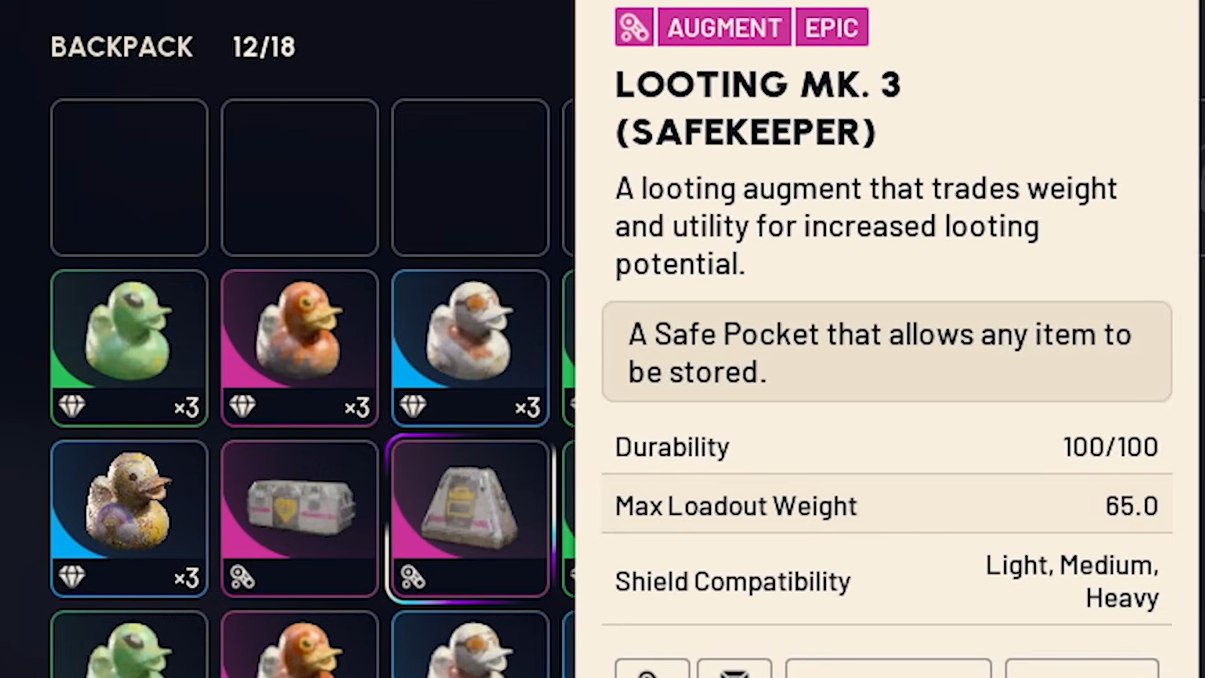Select the green duck slot showing x3
1205x678 pixels.
[x=129, y=347]
